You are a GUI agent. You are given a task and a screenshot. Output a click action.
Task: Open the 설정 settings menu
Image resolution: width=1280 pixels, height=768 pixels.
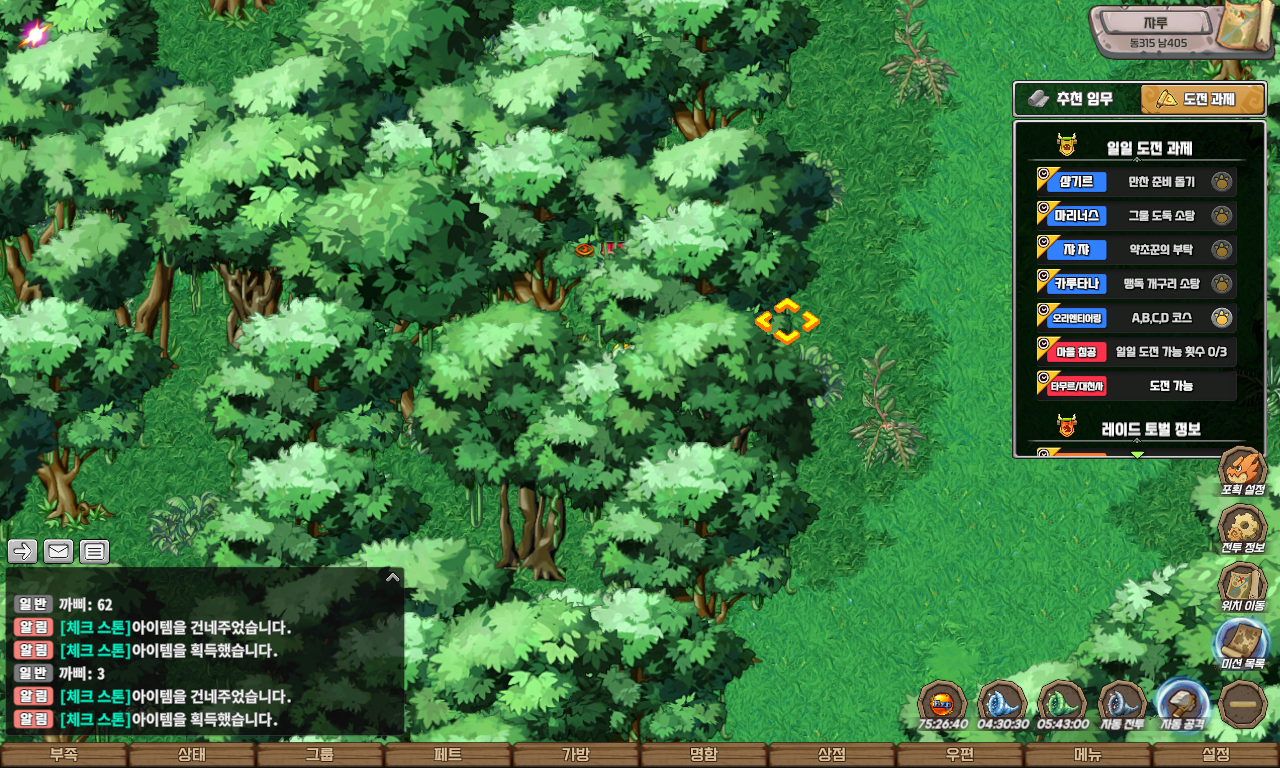(x=1215, y=755)
